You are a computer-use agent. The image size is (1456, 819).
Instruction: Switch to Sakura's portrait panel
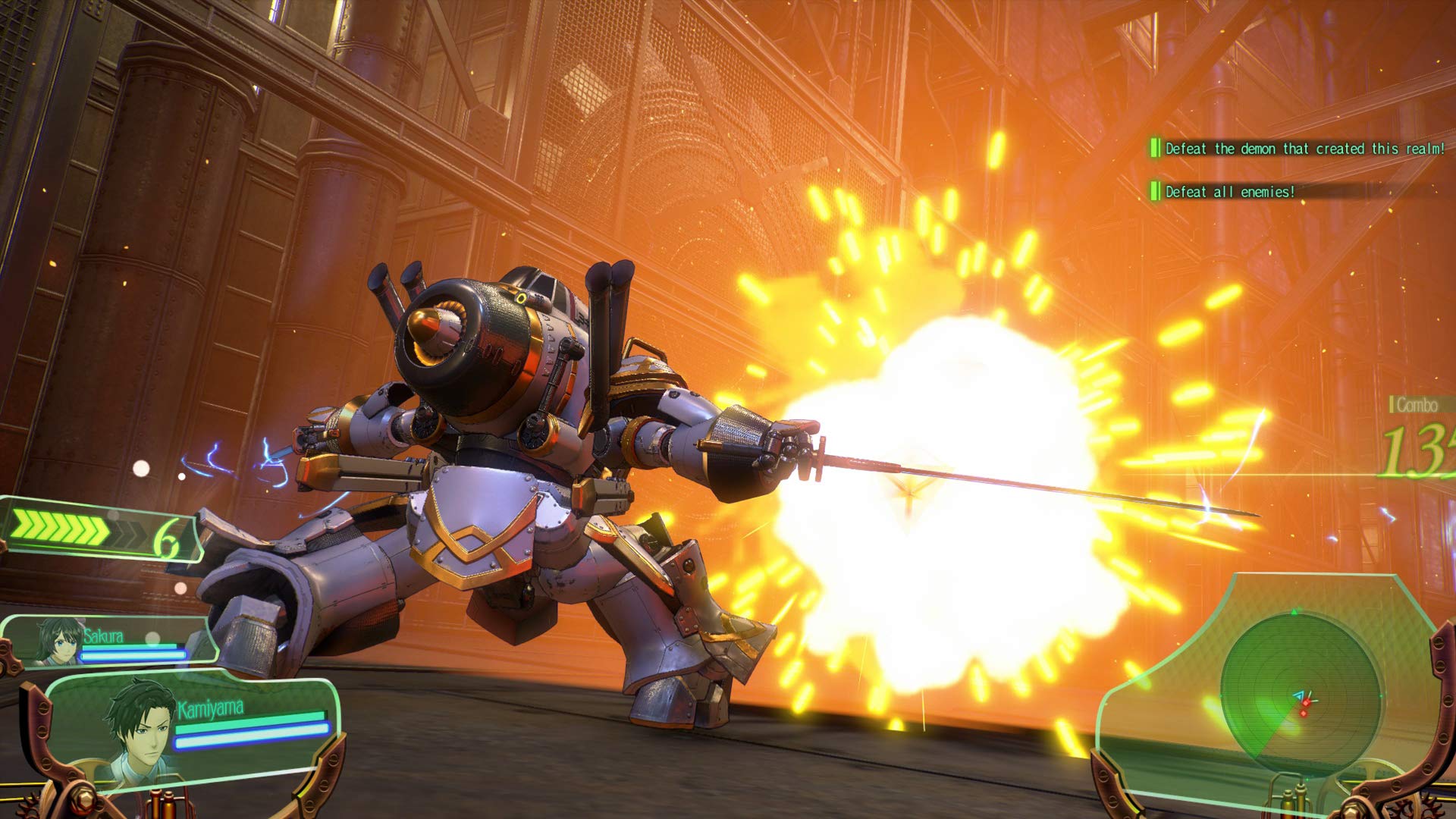click(x=59, y=640)
